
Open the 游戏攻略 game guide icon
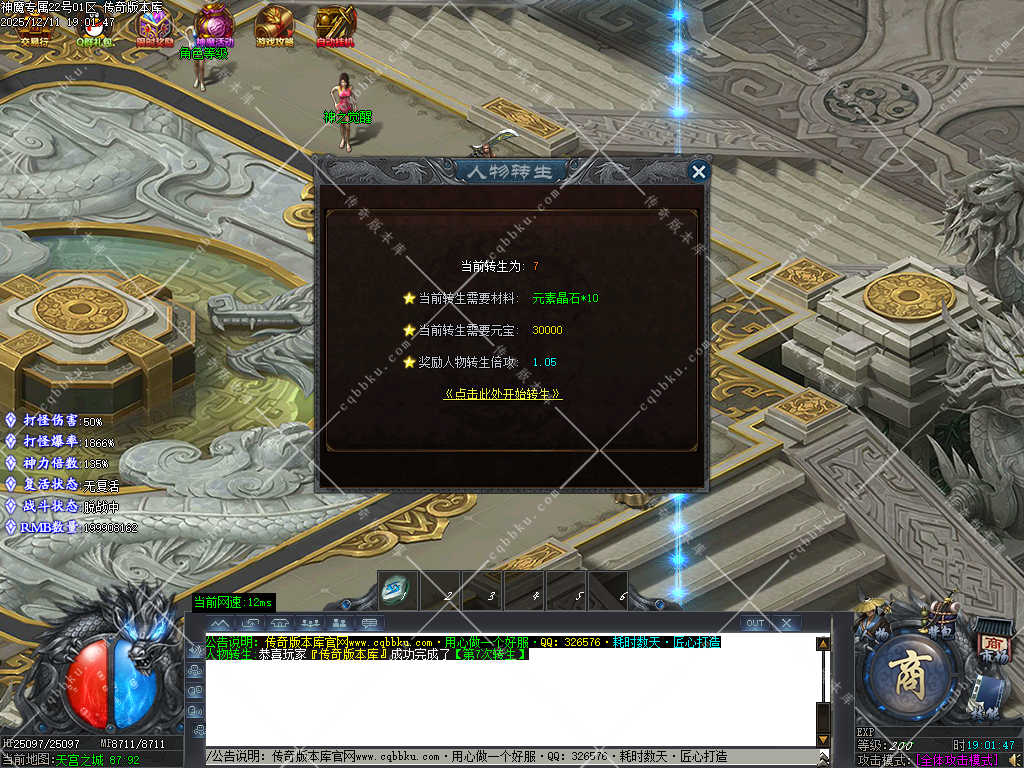coord(274,25)
